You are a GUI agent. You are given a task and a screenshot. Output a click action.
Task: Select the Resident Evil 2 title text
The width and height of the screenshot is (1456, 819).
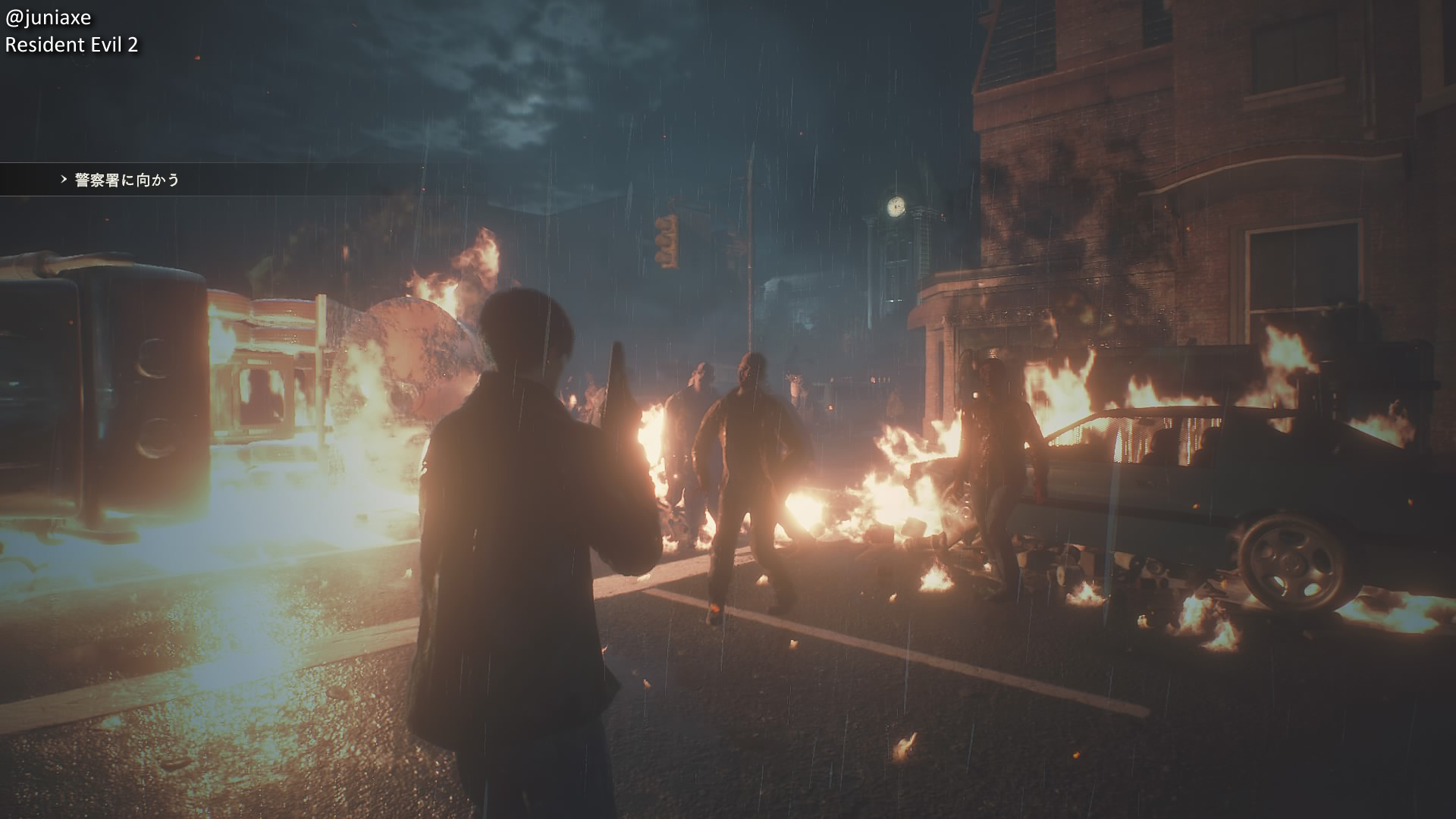click(x=72, y=45)
